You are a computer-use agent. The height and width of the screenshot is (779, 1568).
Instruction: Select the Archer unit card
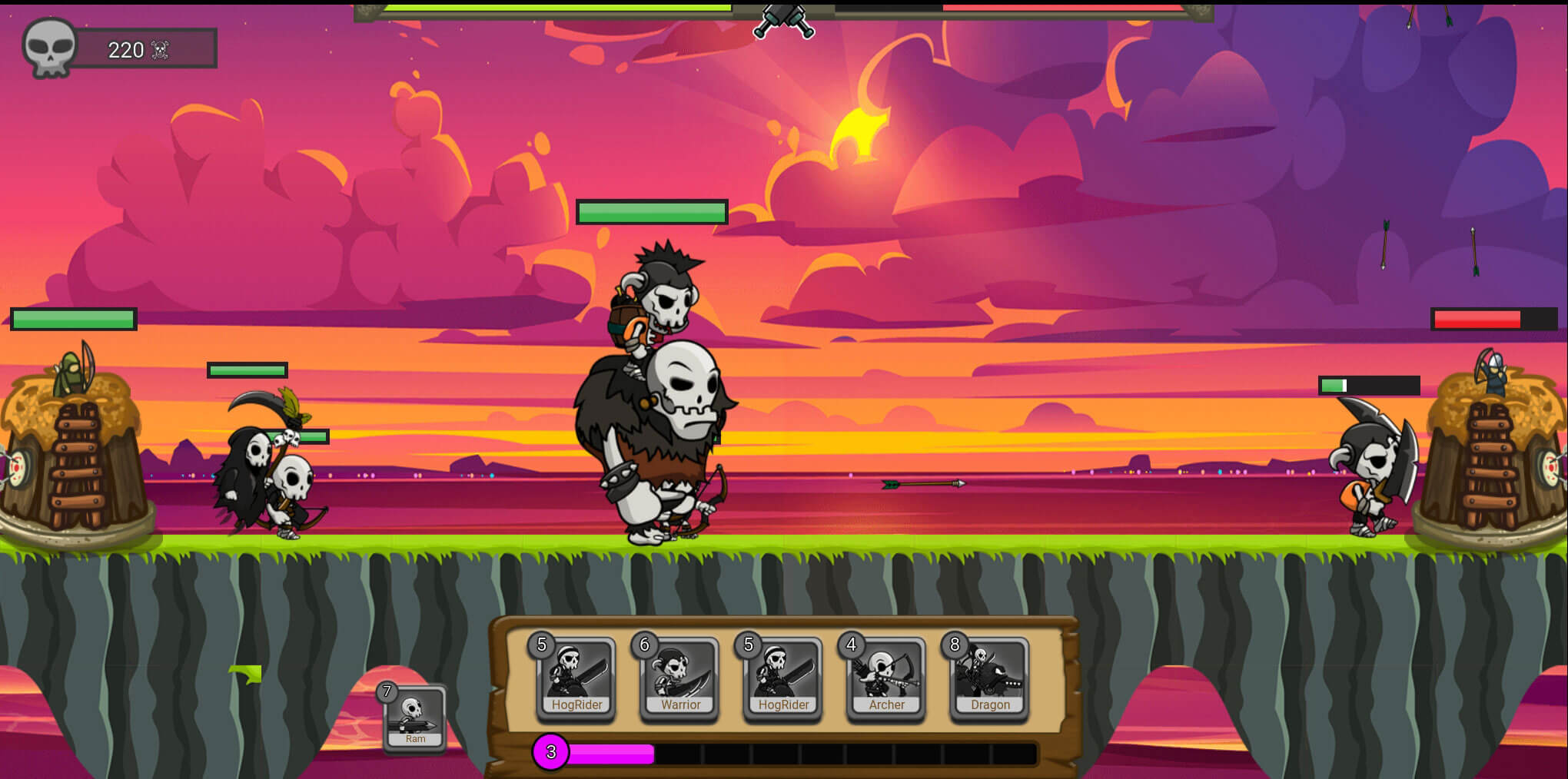click(886, 678)
